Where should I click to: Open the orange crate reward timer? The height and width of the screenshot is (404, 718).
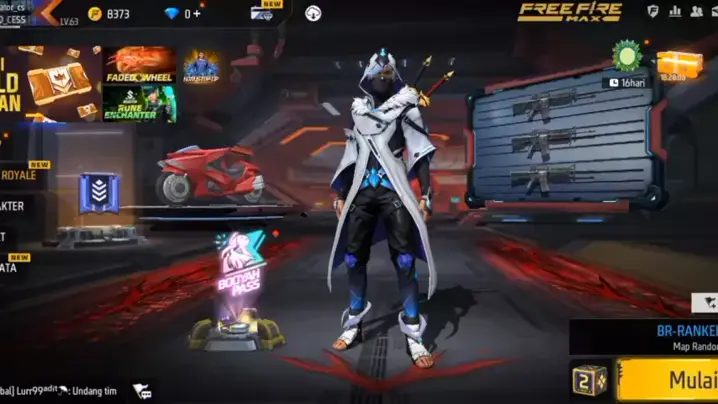click(x=679, y=65)
